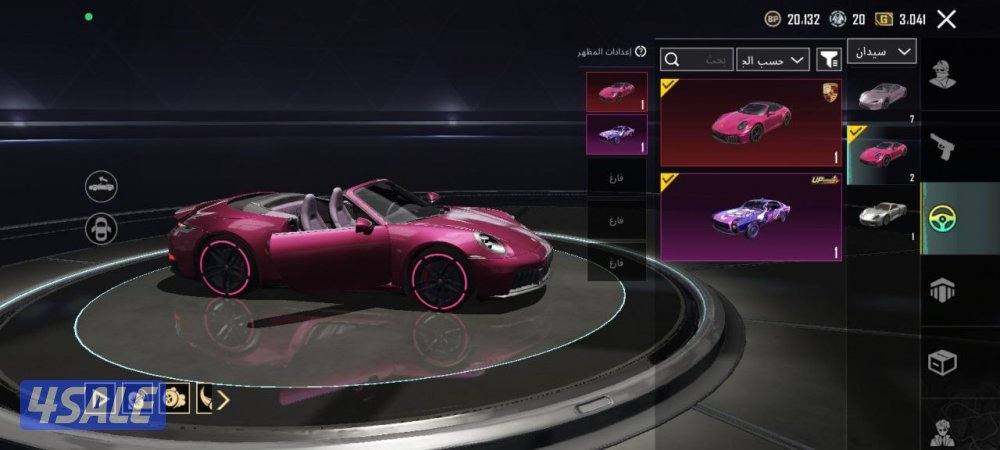Open the pistol weapons tab

pyautogui.click(x=942, y=146)
